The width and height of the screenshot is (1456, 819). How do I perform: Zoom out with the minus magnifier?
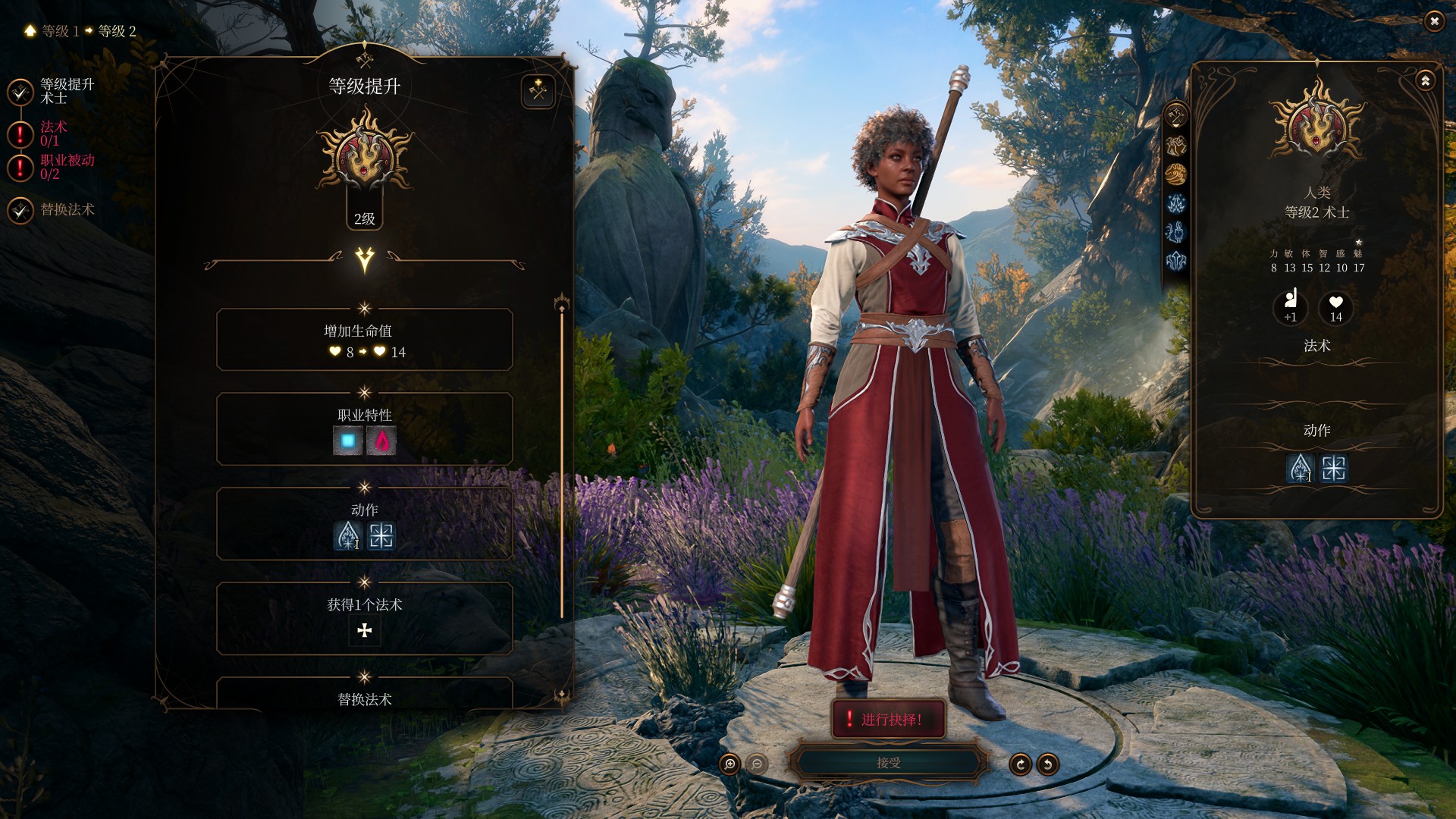pos(757,764)
